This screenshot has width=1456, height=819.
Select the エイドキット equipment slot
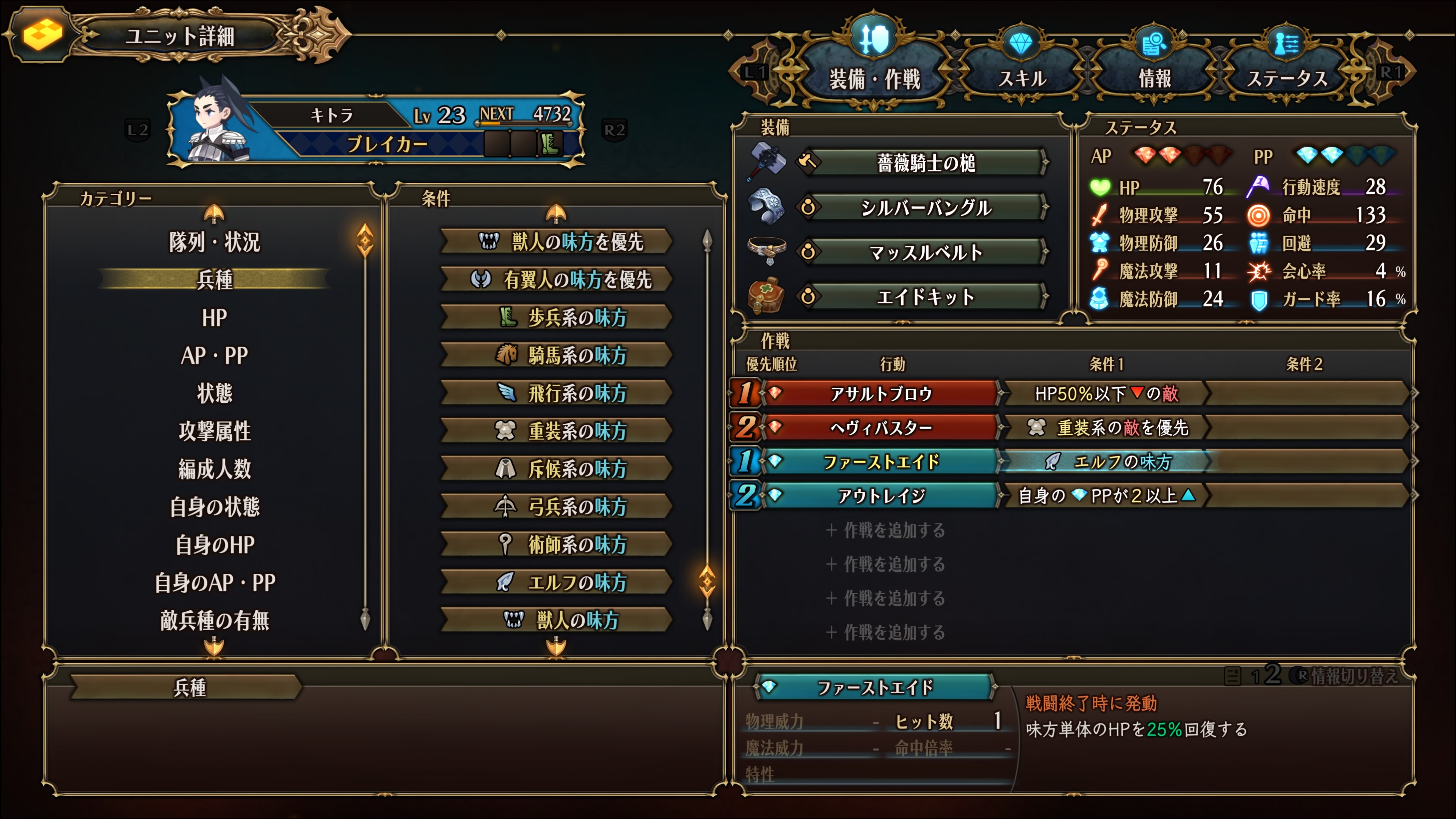pos(925,297)
